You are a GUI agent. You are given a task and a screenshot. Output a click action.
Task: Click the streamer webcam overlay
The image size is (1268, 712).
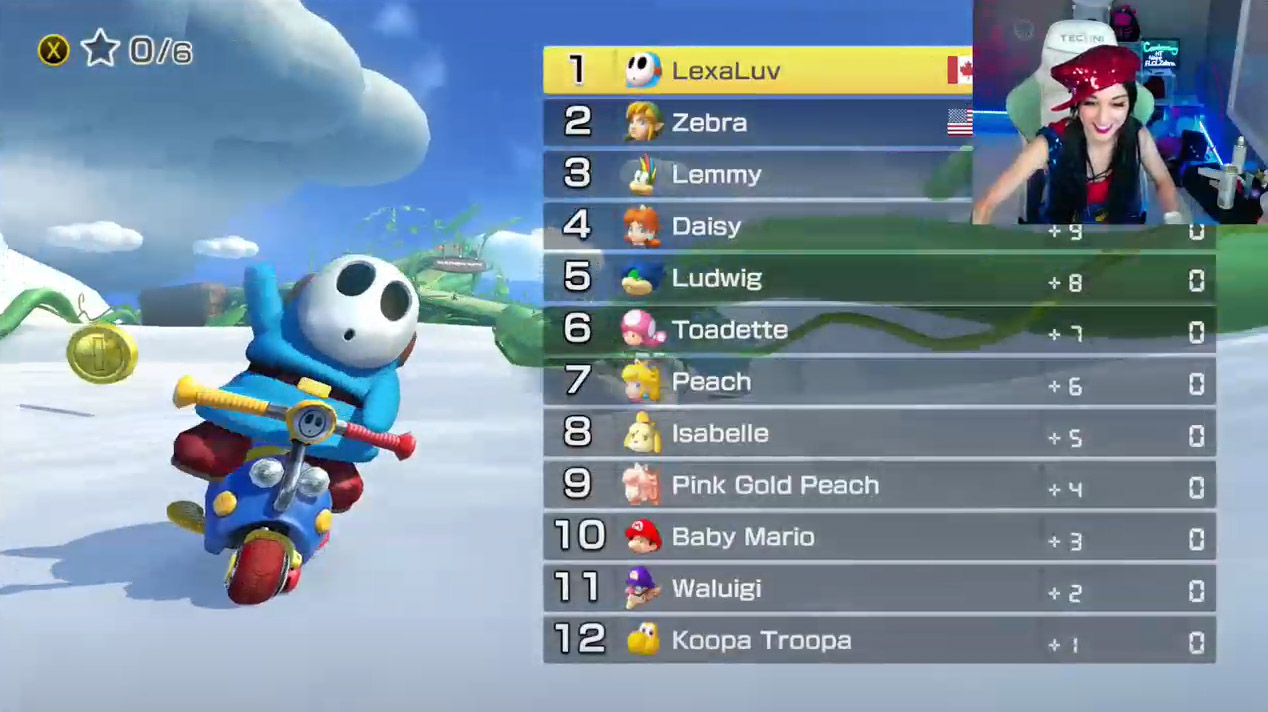[1119, 111]
